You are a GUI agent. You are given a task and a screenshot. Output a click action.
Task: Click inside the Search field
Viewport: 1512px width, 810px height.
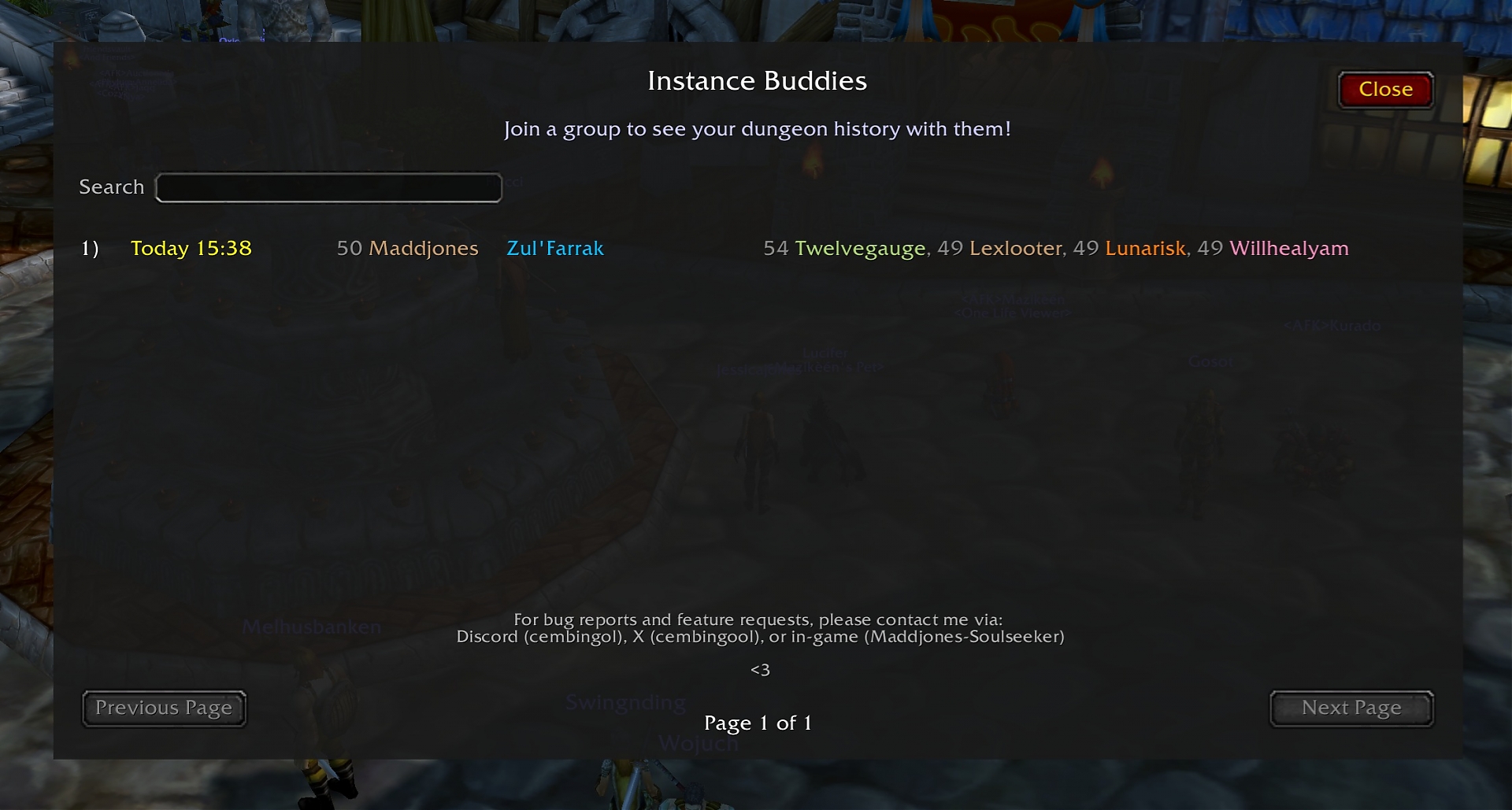[x=328, y=187]
